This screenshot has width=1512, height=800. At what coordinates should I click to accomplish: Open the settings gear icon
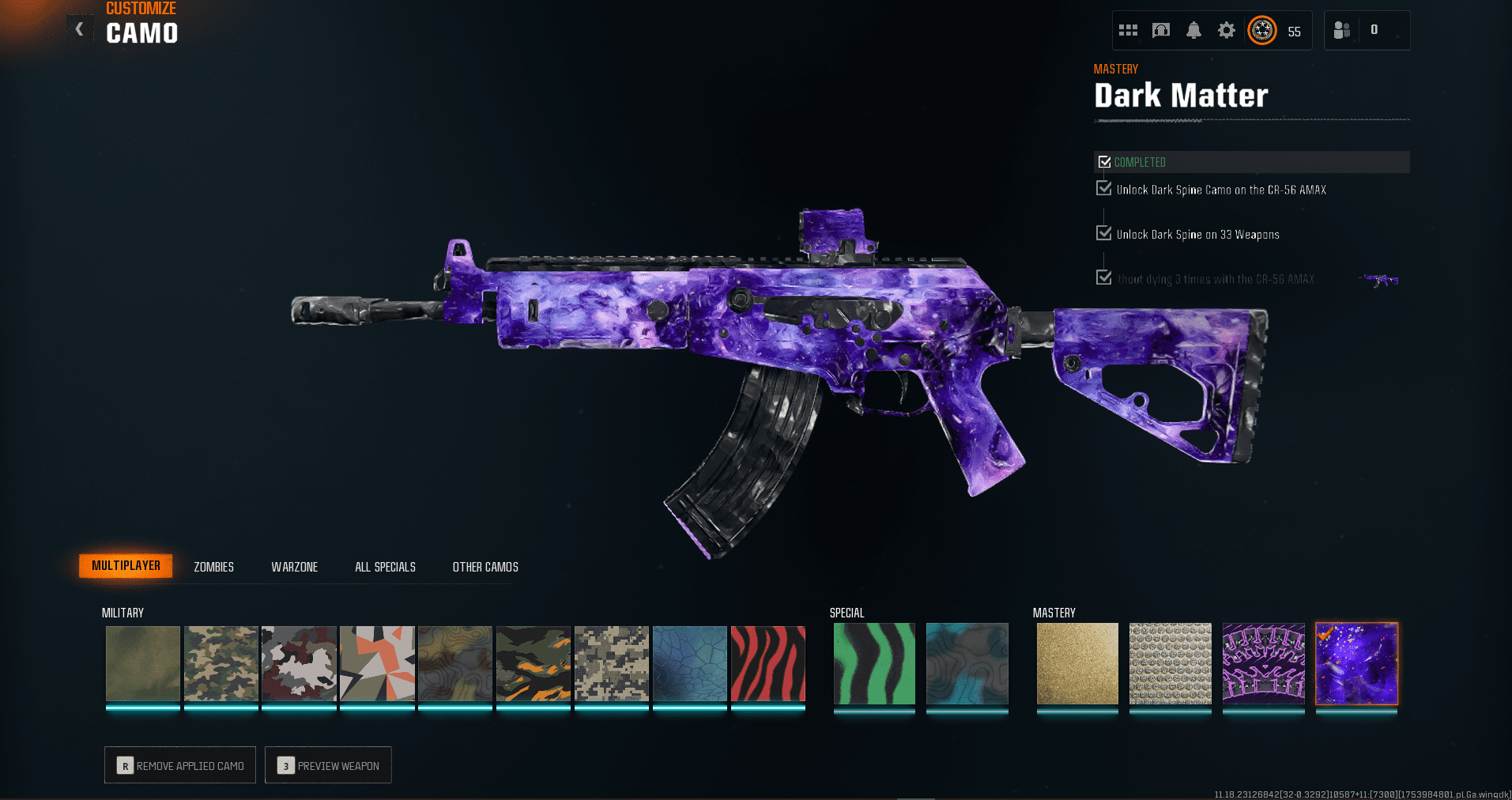point(1226,30)
